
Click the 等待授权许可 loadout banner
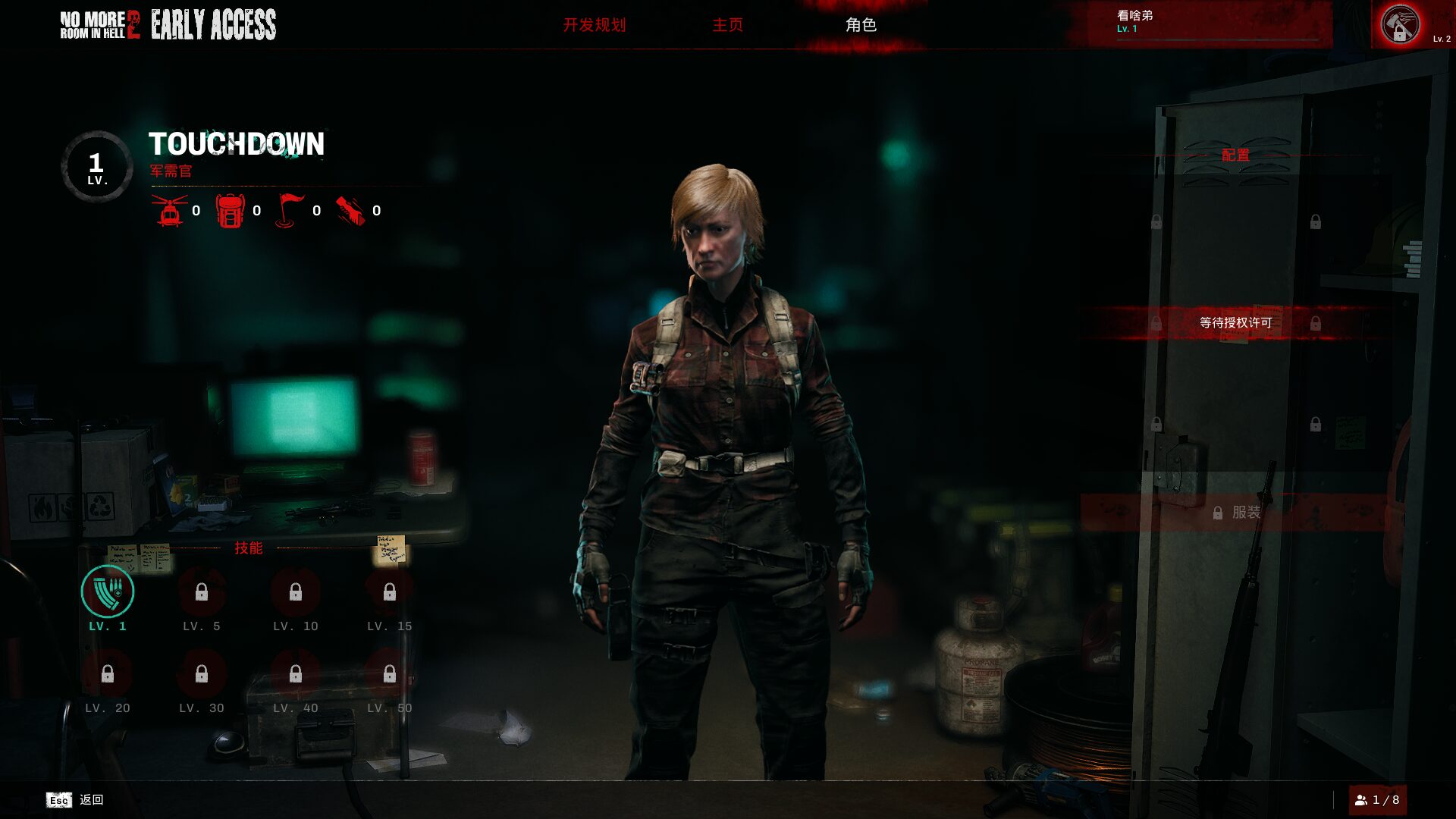coord(1235,323)
